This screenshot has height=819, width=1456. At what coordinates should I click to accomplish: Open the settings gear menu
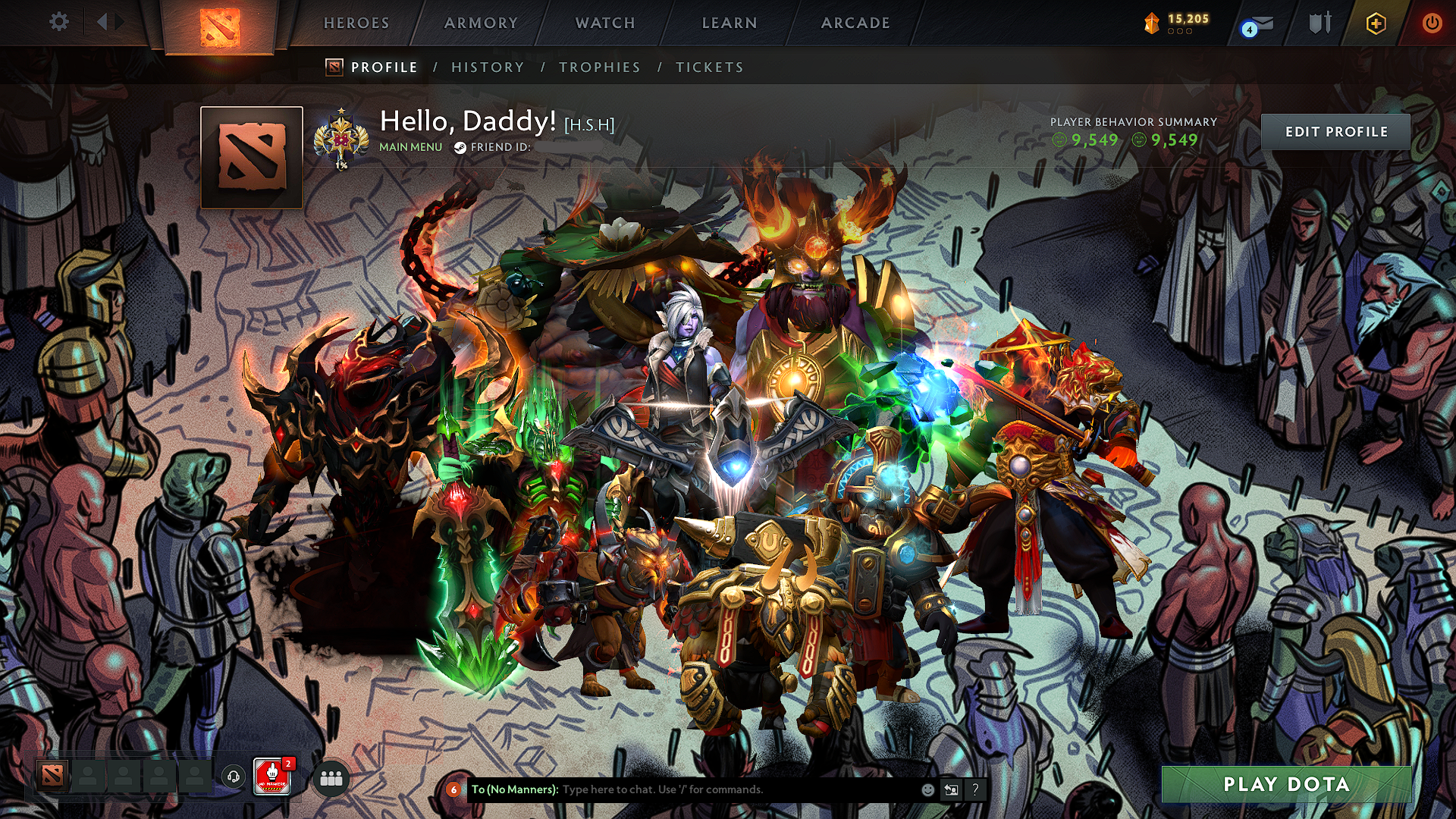[x=58, y=22]
